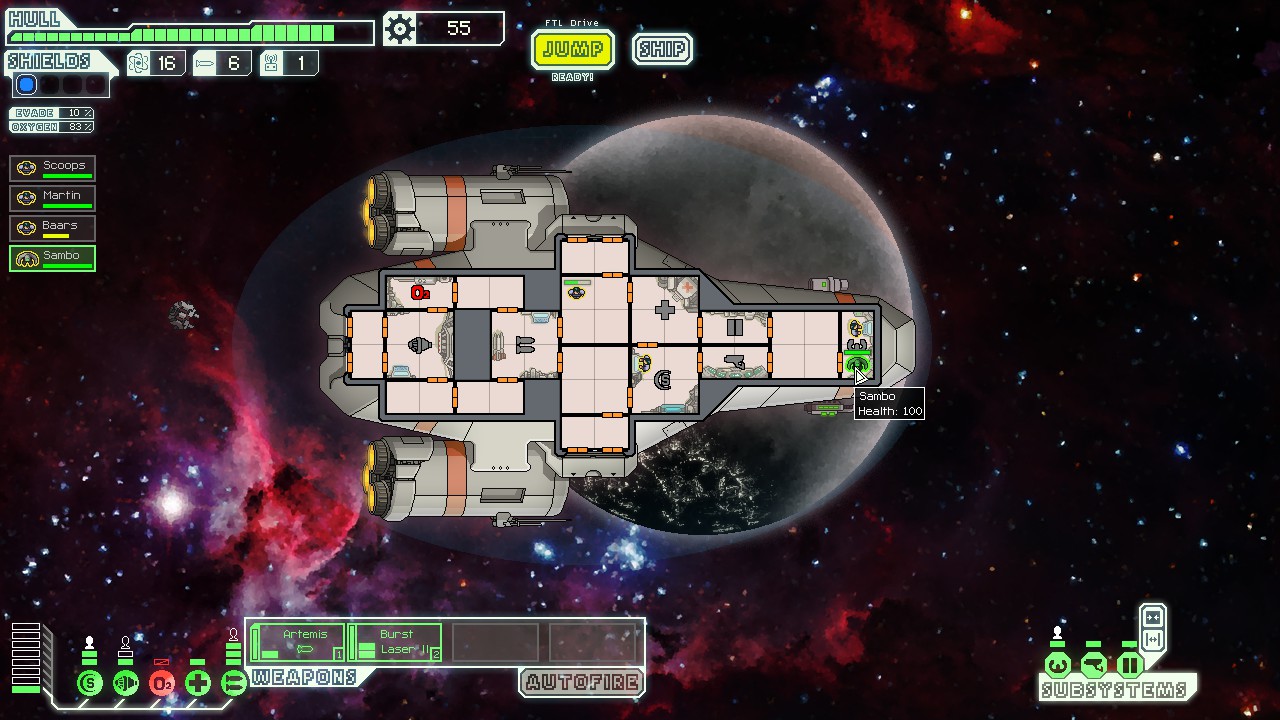This screenshot has width=1280, height=720.
Task: Power the Burst Laser II weapon
Action: 395,642
